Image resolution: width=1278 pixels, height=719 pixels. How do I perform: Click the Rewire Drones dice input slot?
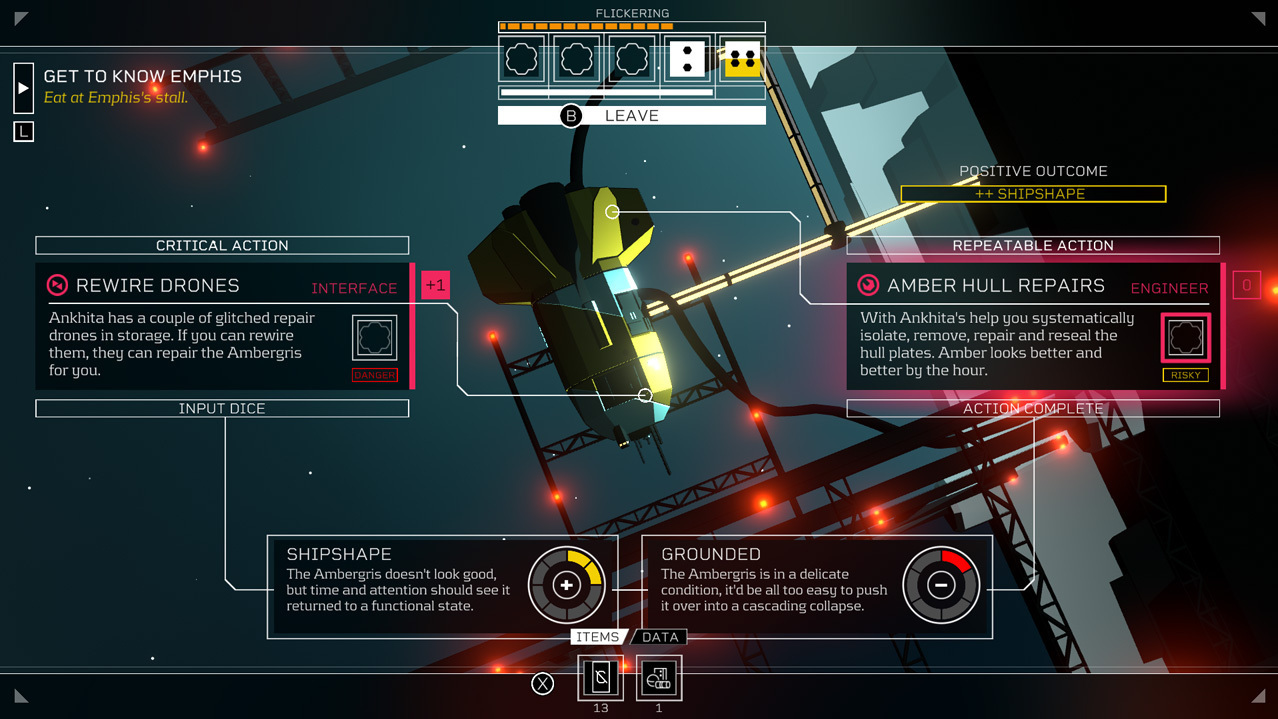point(374,338)
